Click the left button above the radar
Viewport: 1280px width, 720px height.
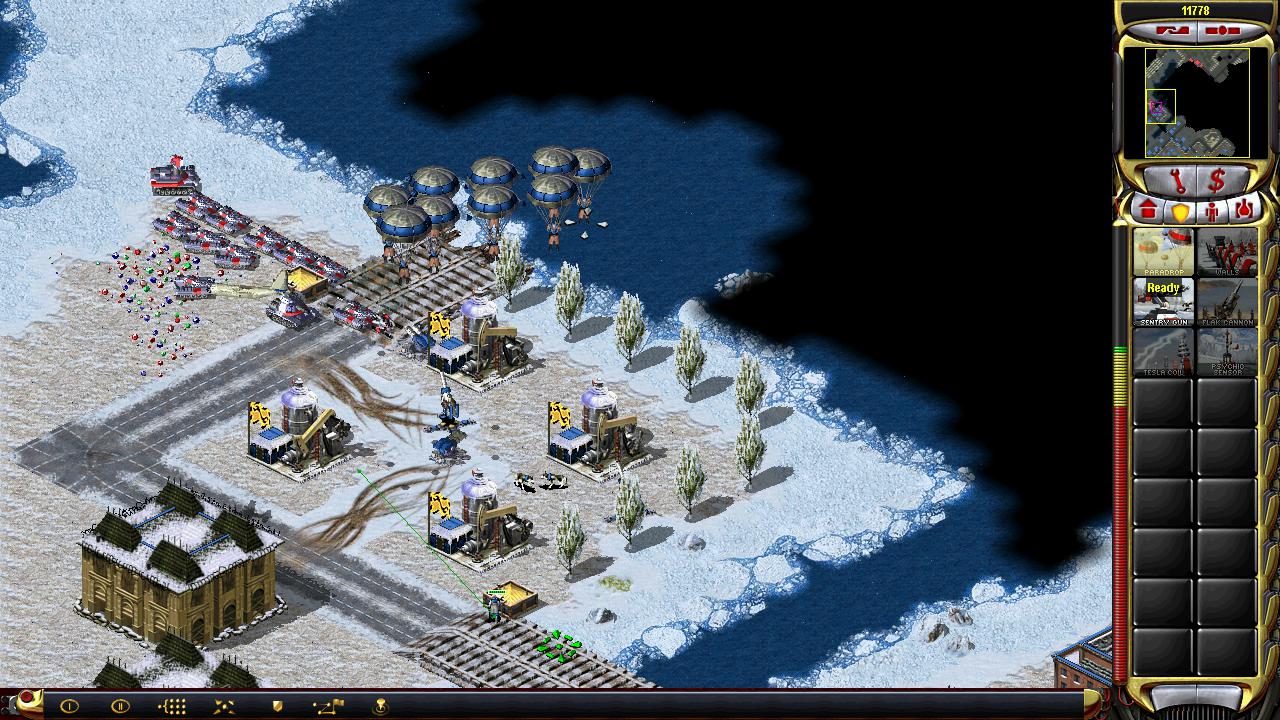tap(1170, 31)
